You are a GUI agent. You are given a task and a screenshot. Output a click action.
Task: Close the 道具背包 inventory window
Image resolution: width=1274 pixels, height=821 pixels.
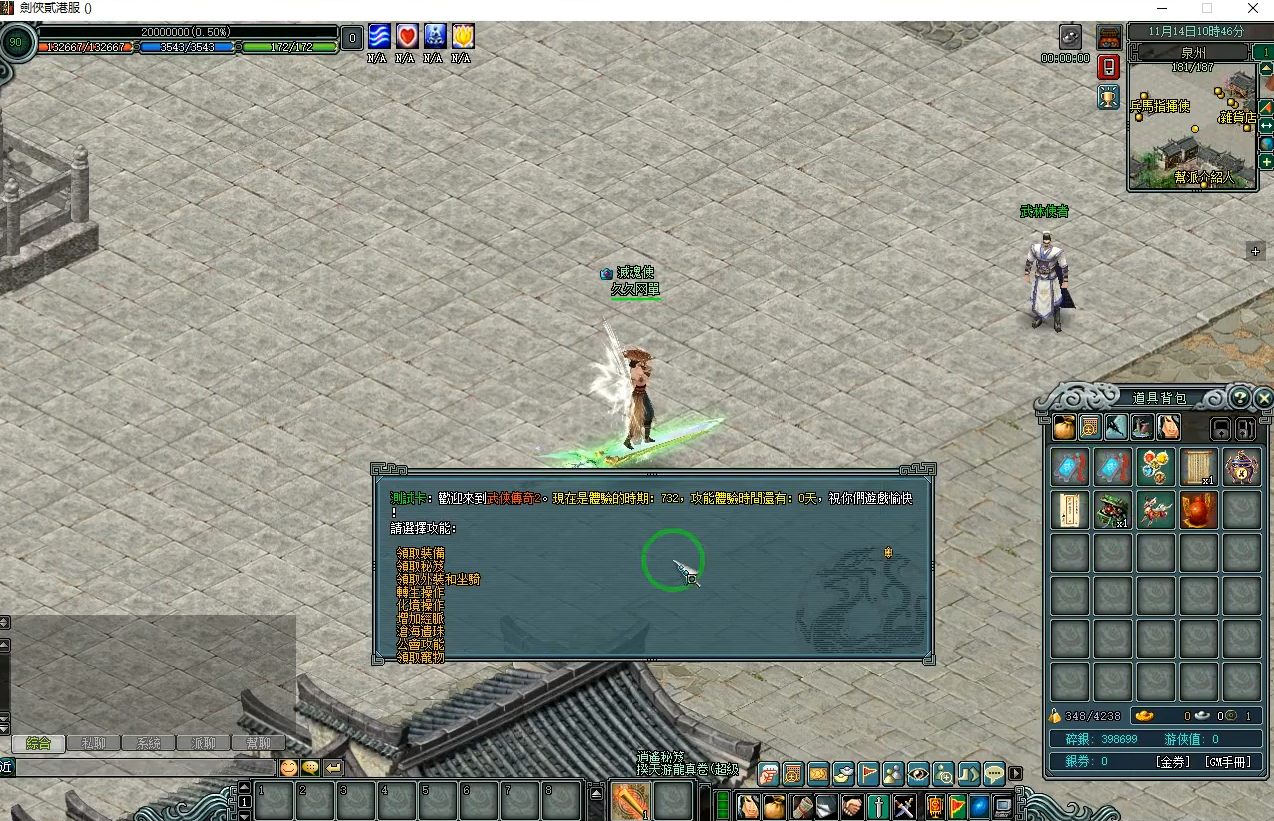pyautogui.click(x=1264, y=398)
